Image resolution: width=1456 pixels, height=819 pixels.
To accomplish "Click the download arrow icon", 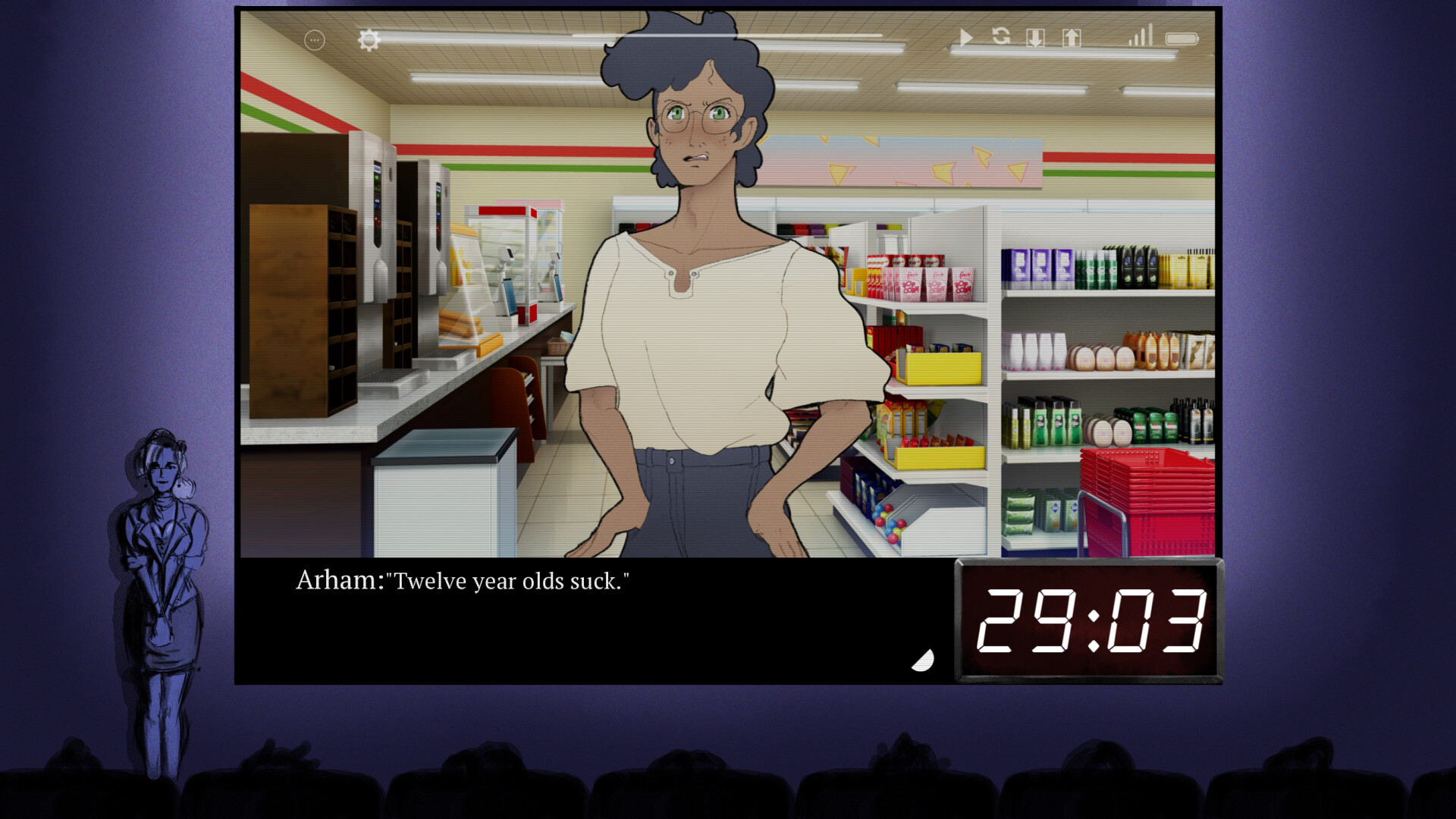I will tap(1035, 38).
